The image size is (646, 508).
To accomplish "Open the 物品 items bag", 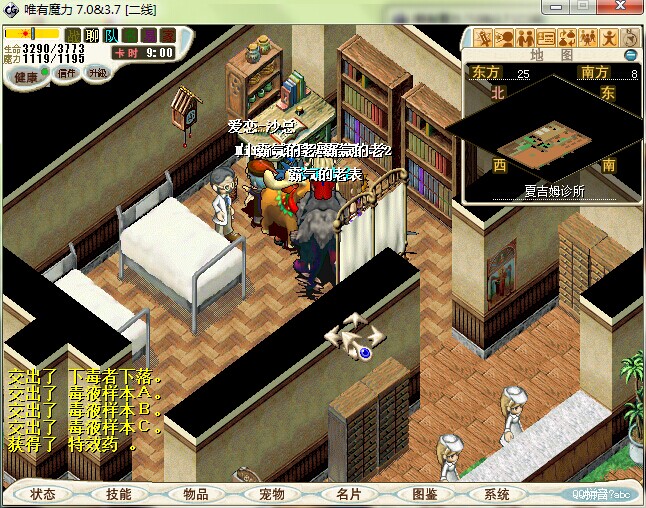I will [195, 494].
